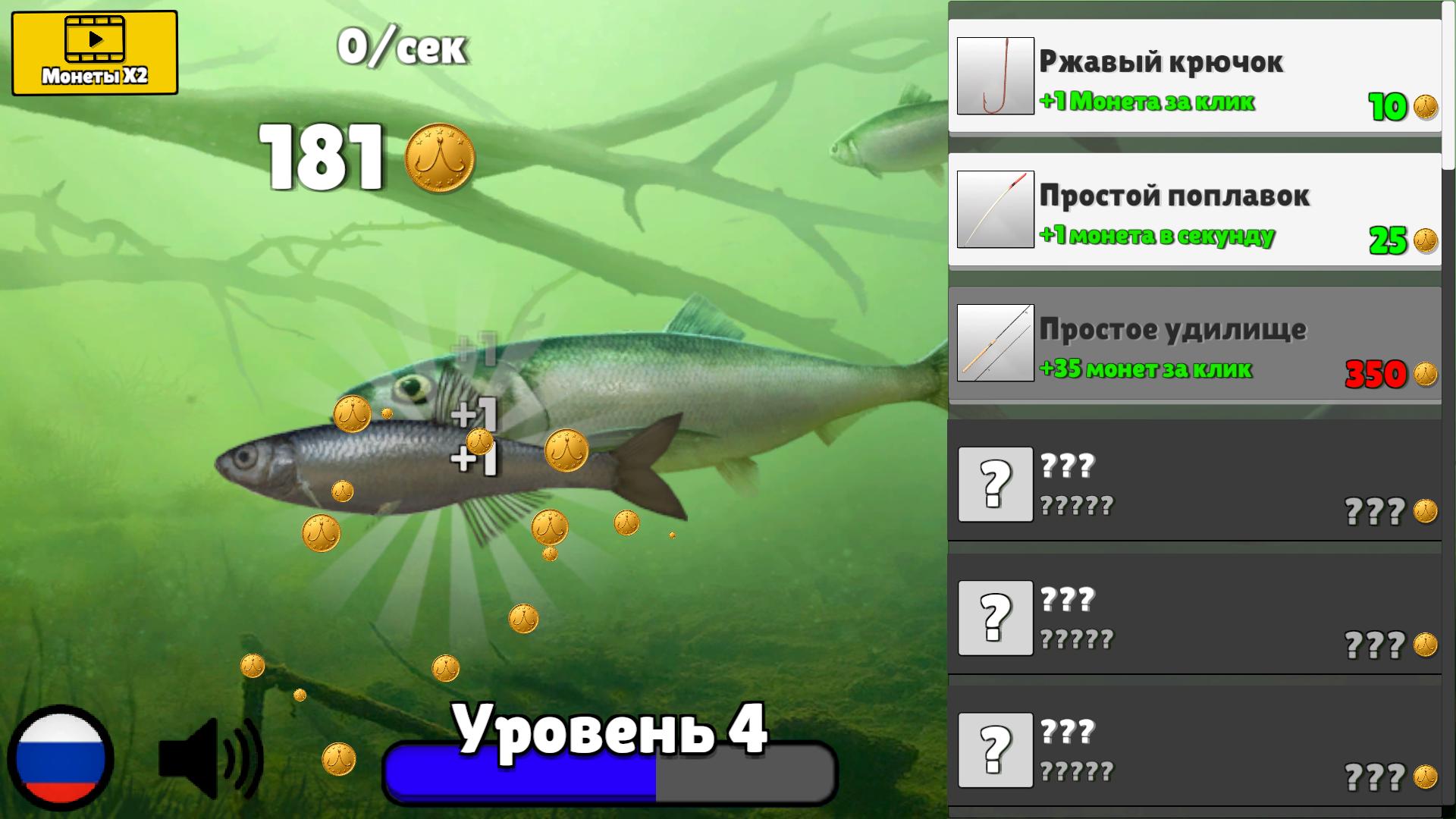The height and width of the screenshot is (819, 1456).
Task: Click the coin icon next to 181
Action: click(x=441, y=155)
